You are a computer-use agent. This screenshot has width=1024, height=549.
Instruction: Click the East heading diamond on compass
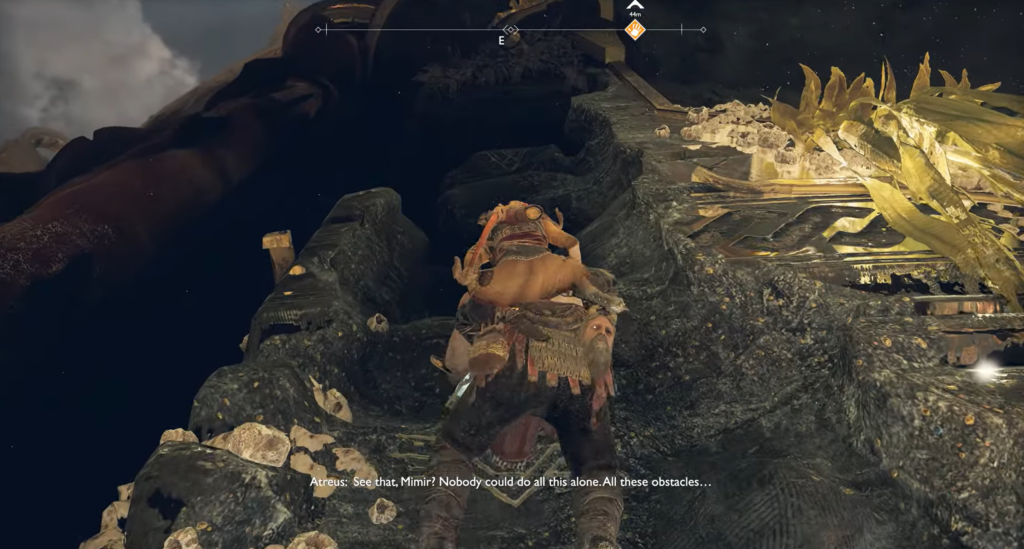pyautogui.click(x=510, y=30)
